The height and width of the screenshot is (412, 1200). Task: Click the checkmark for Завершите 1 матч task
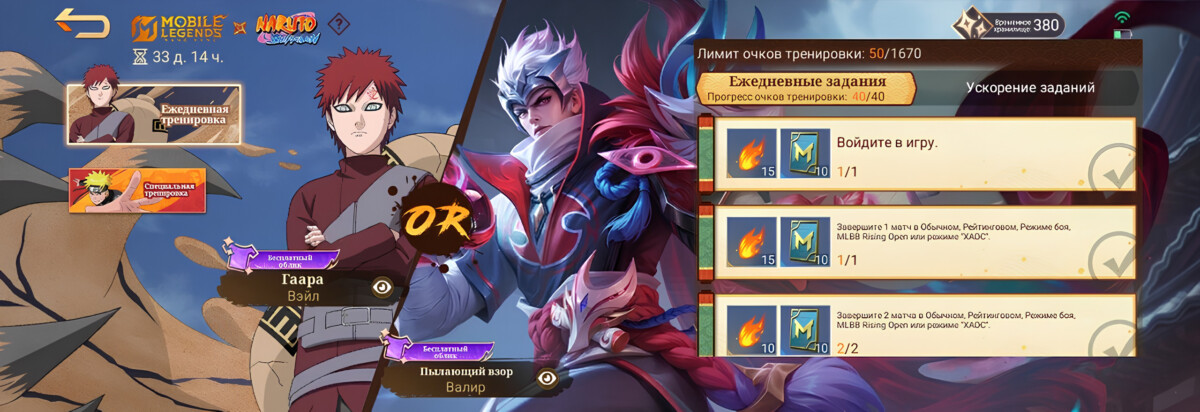click(1110, 256)
